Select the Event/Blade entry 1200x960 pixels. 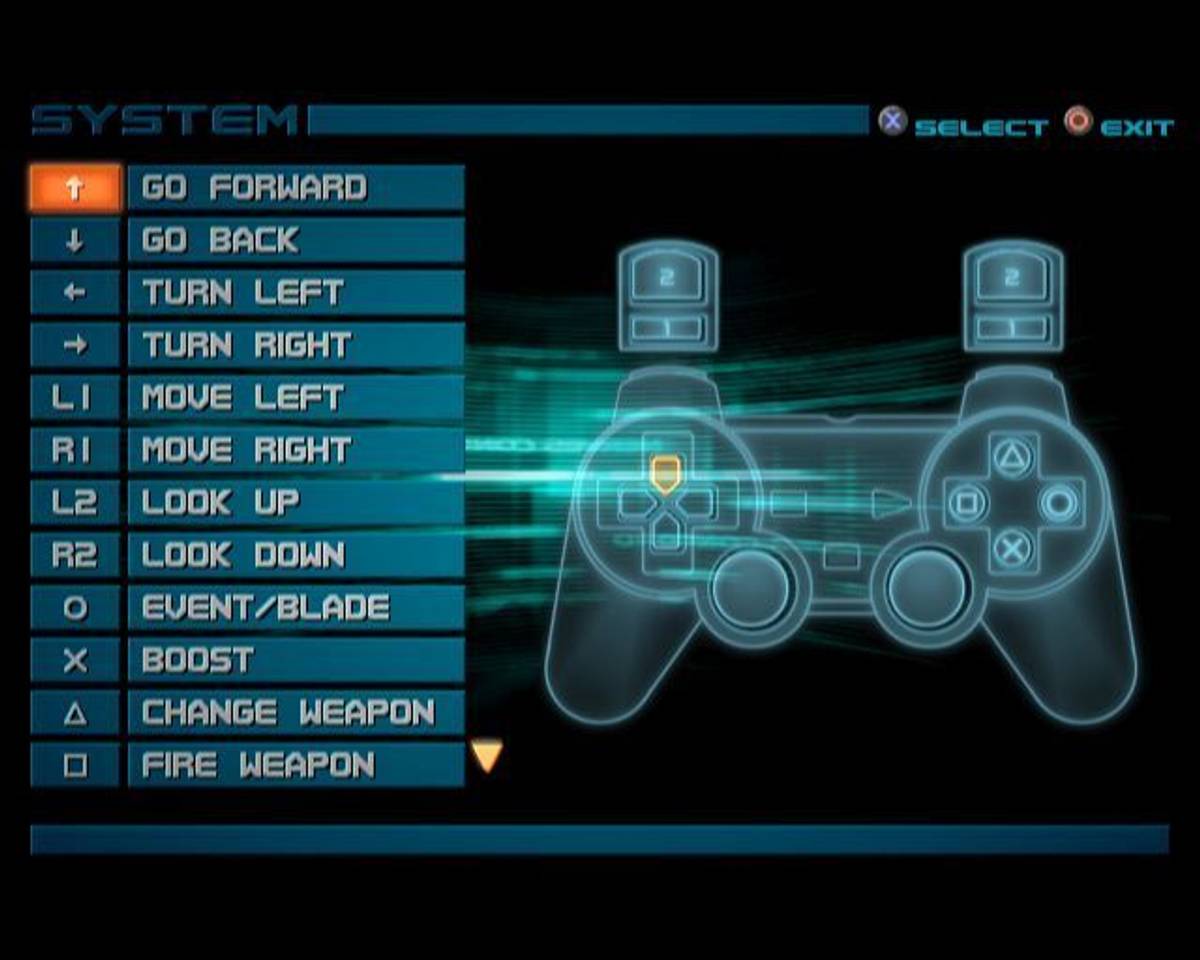[296, 608]
